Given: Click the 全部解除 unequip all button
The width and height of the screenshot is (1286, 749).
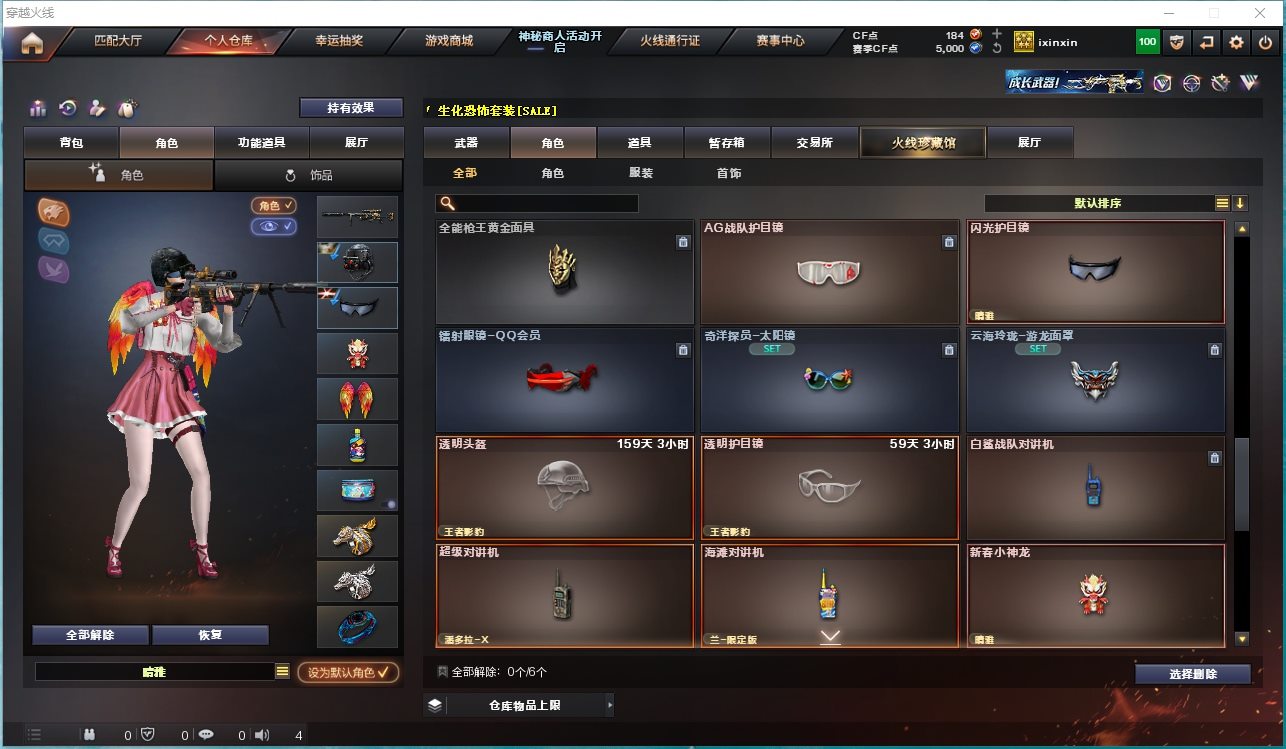Looking at the screenshot, I should 90,635.
